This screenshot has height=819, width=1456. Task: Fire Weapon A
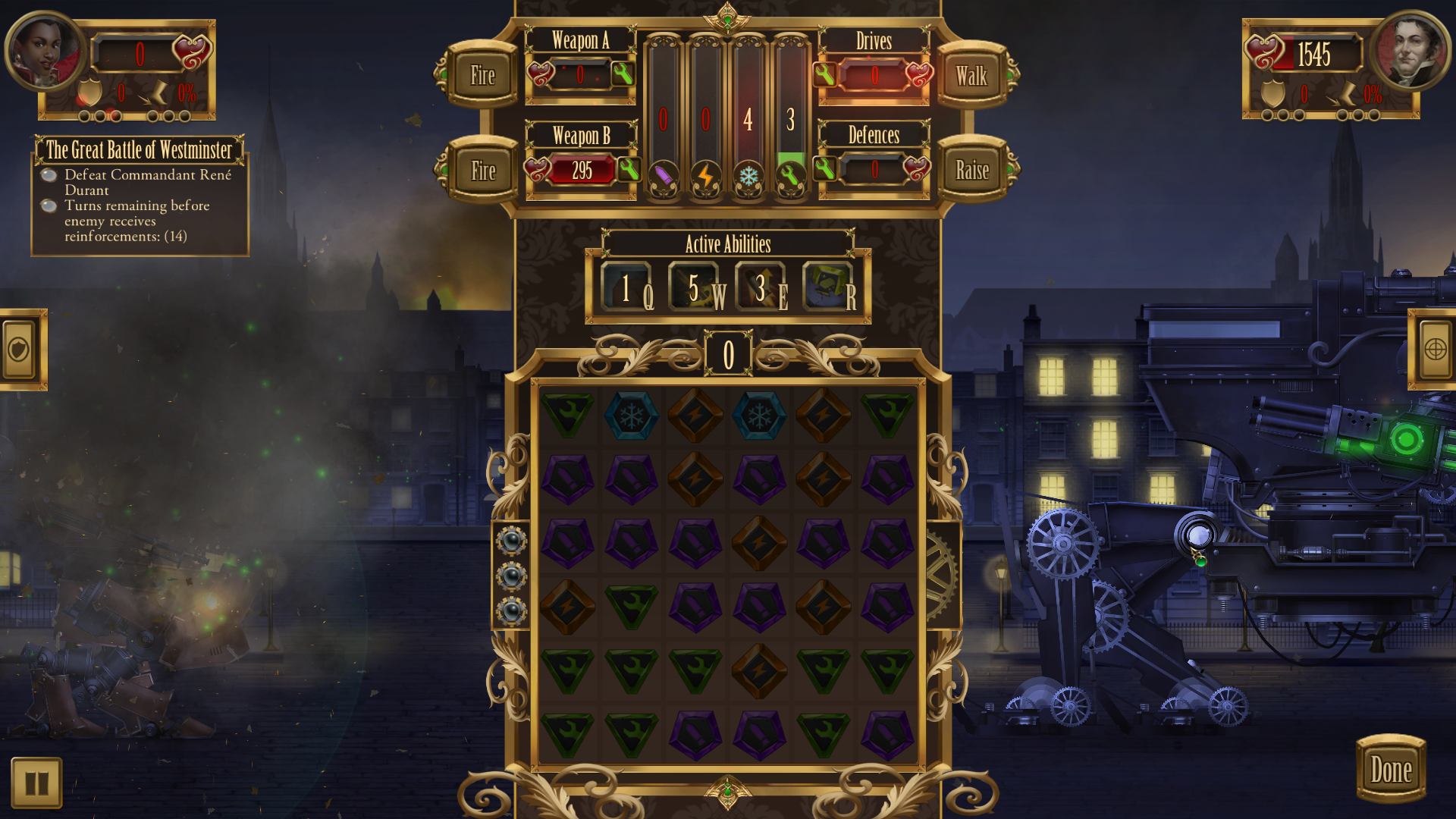click(482, 75)
